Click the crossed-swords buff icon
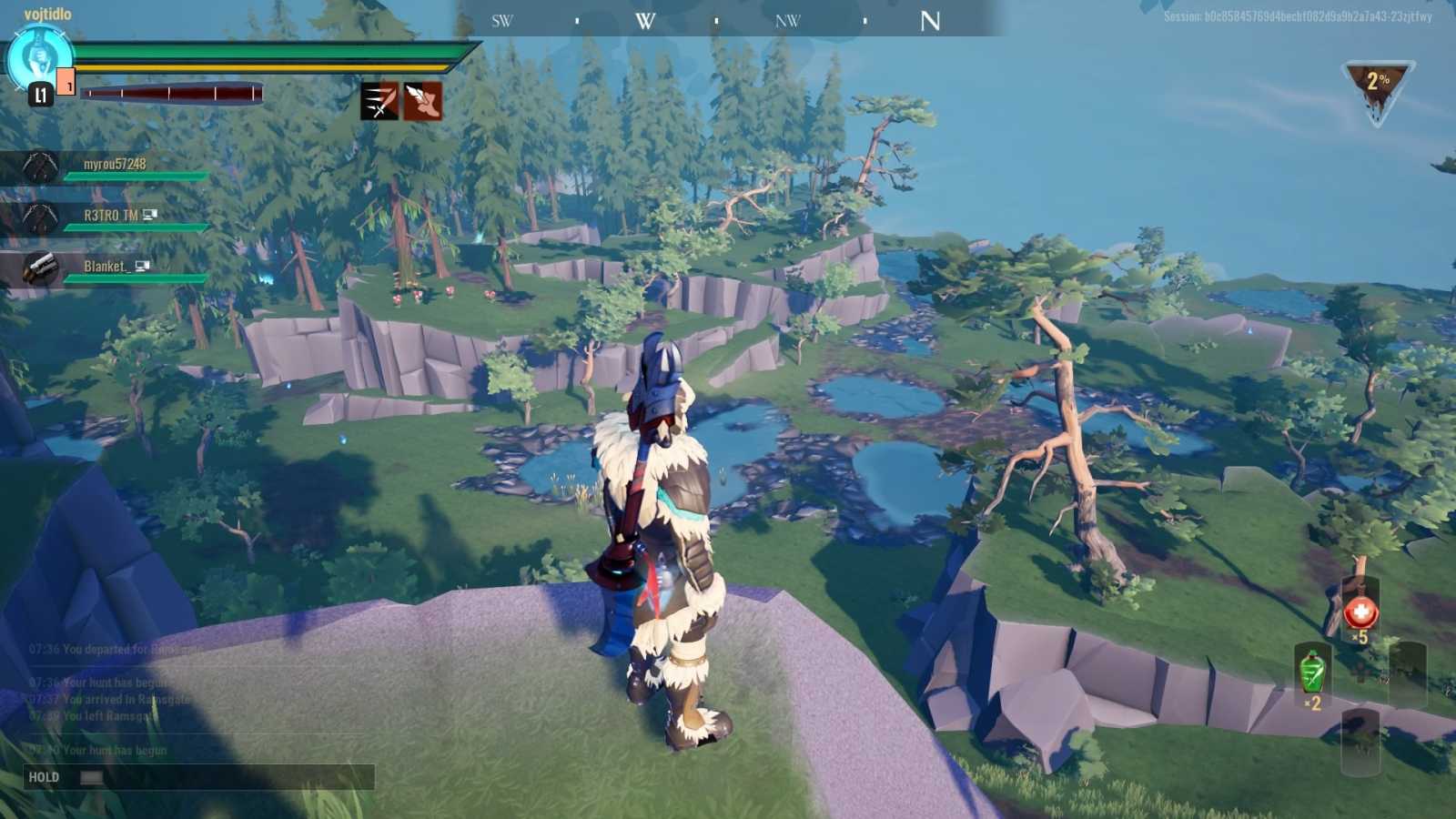1456x819 pixels. pyautogui.click(x=379, y=102)
